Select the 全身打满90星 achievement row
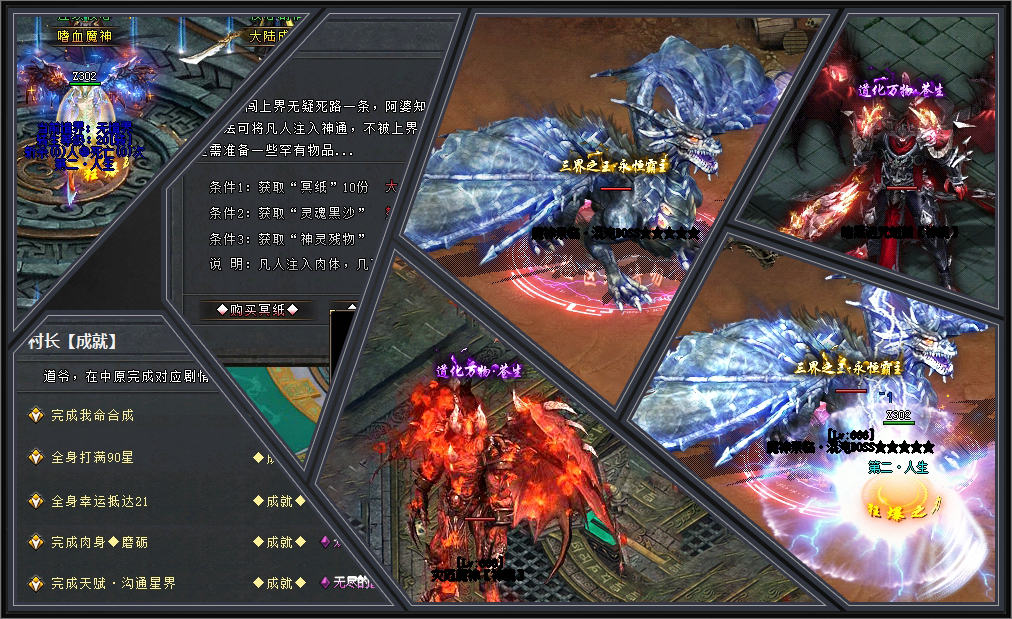The image size is (1012, 619). pyautogui.click(x=92, y=457)
